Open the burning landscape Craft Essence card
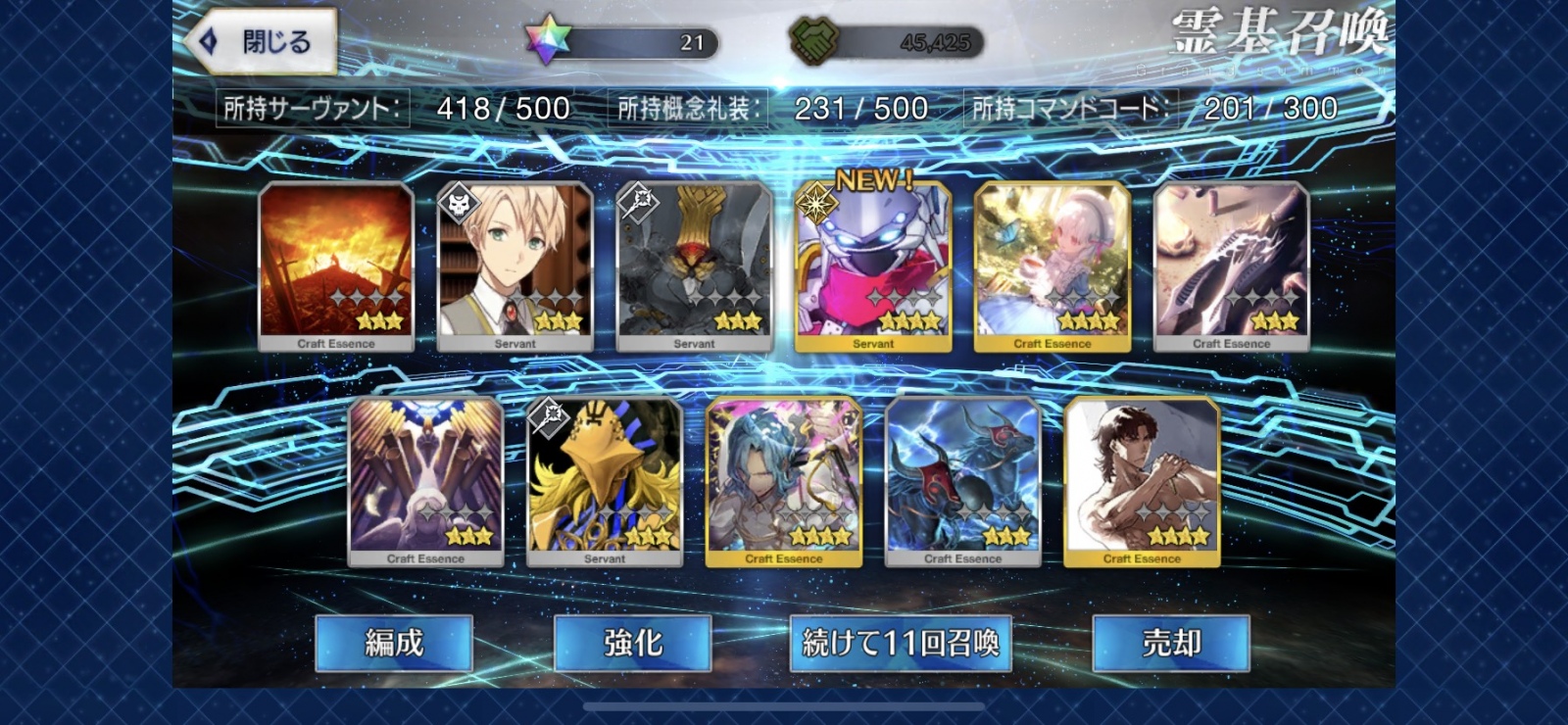 tap(335, 265)
